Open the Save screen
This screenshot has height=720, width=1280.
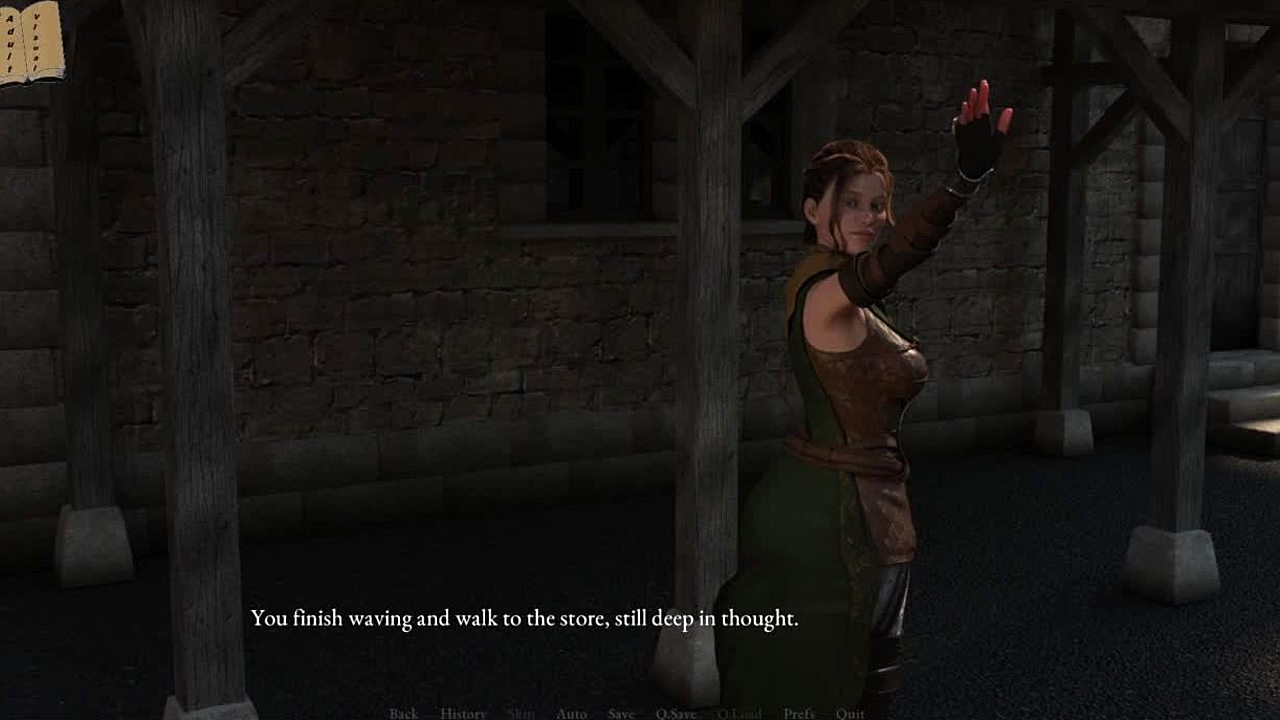(x=621, y=713)
